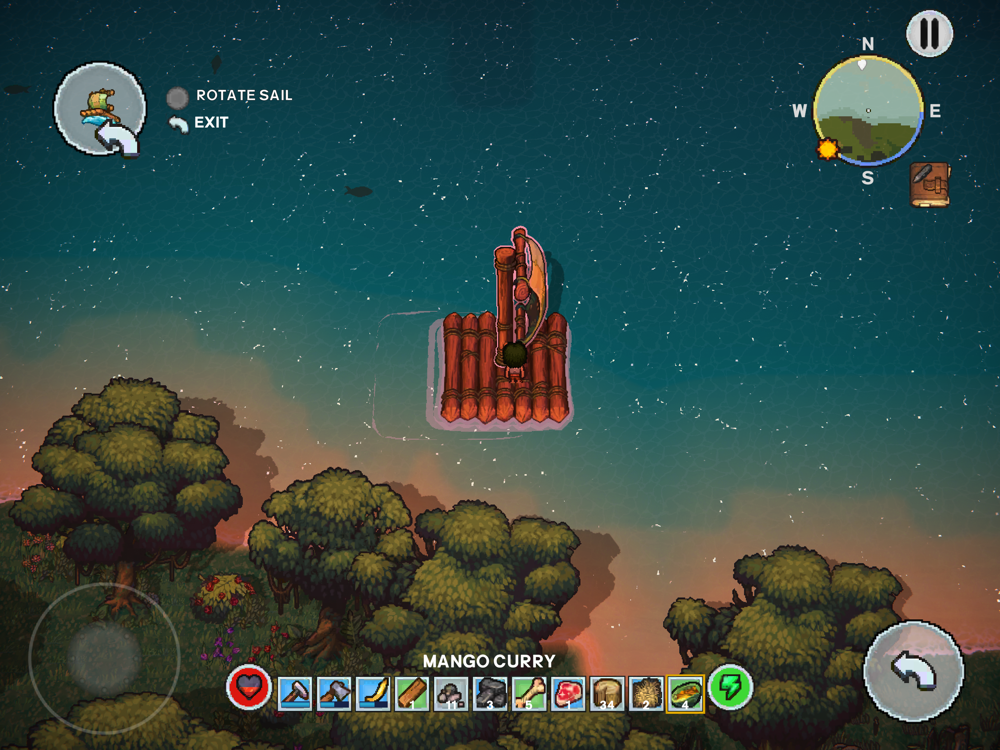The height and width of the screenshot is (750, 1000).
Task: Select the Mango Curry slot
Action: tap(685, 693)
